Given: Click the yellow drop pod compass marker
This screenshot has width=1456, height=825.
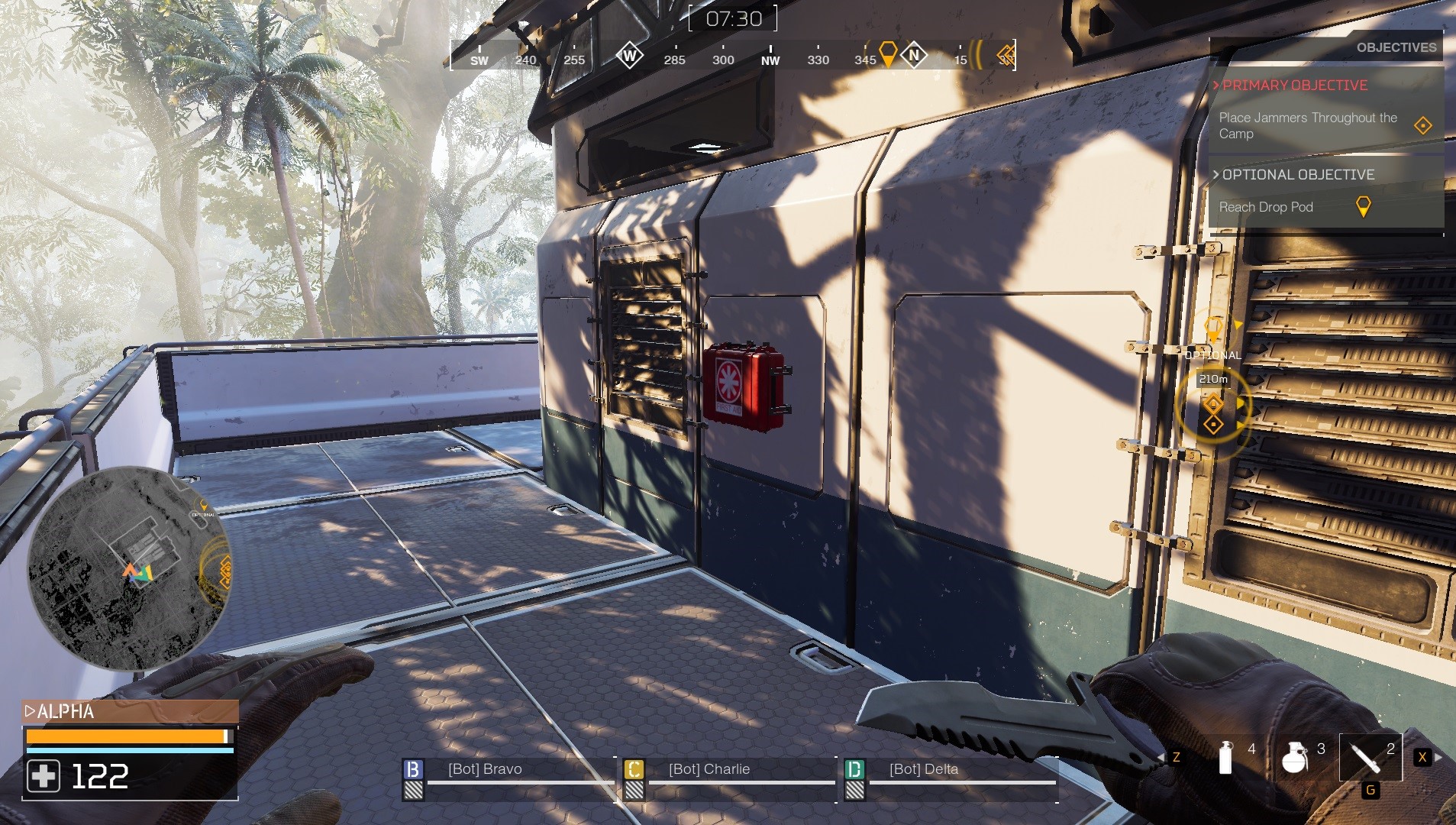Looking at the screenshot, I should pos(888,54).
